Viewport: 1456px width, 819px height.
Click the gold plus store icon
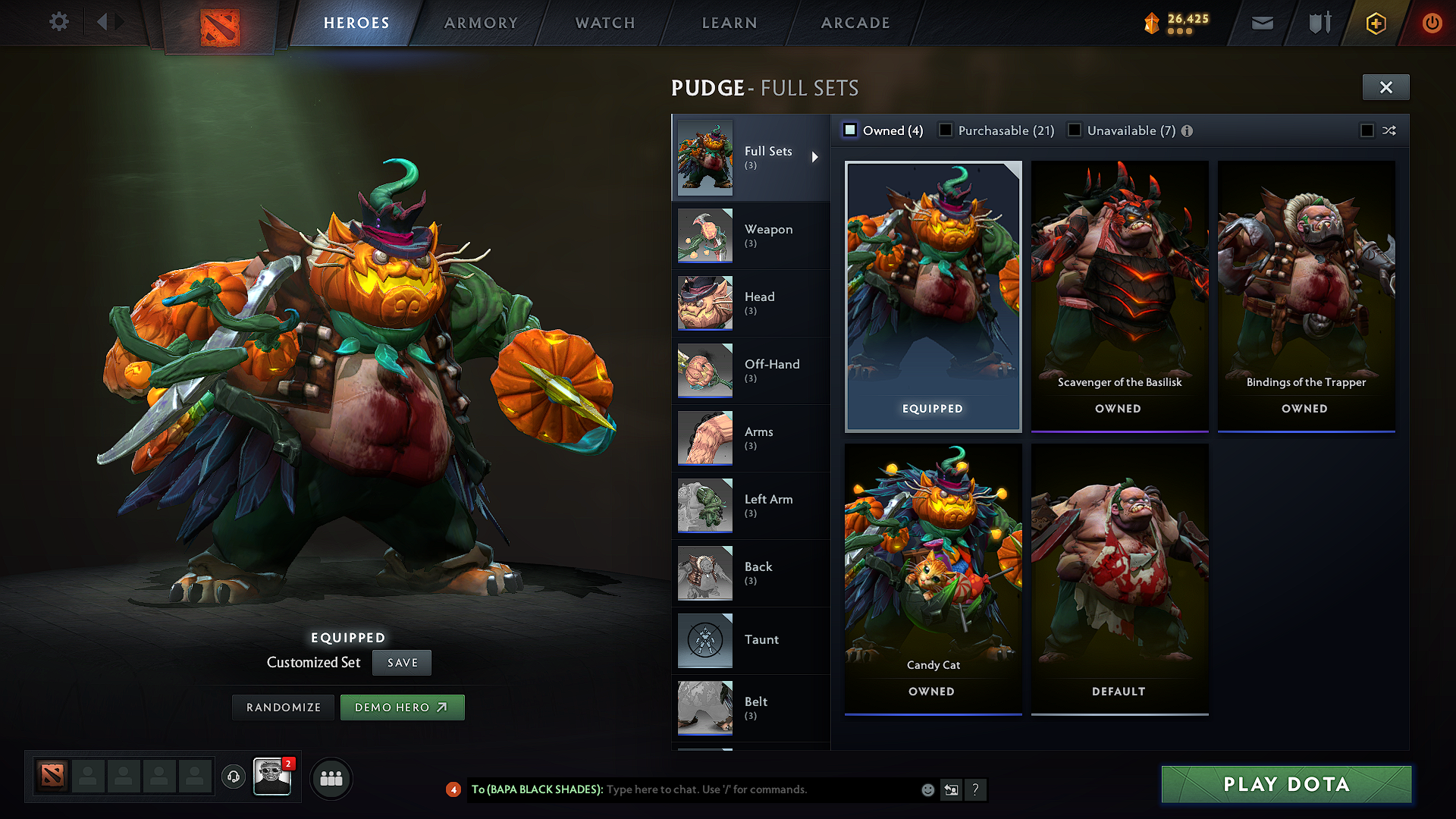(x=1375, y=23)
